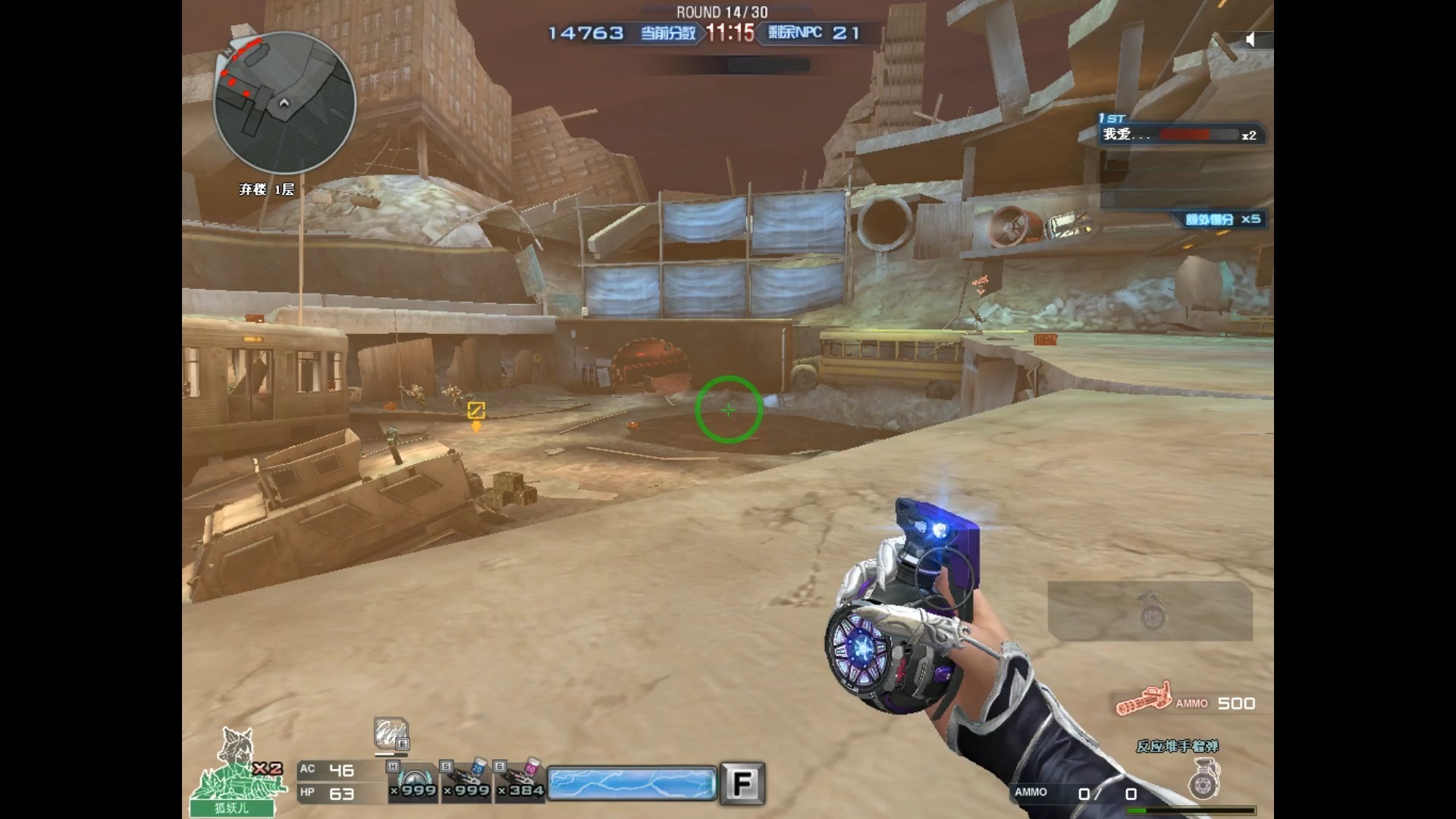Toggle the speaker sound icon
Image resolution: width=1456 pixels, height=819 pixels.
(1250, 39)
